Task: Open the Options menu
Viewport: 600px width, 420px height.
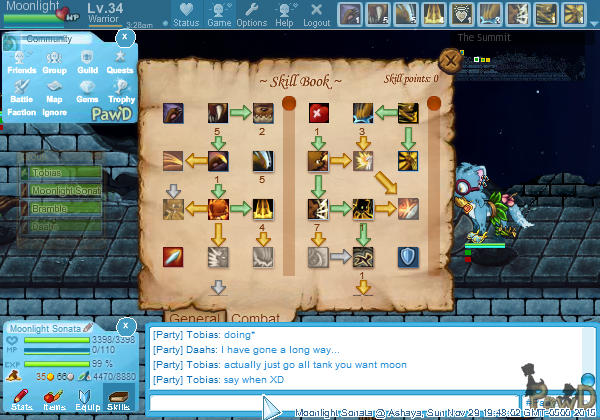Action: tap(251, 16)
